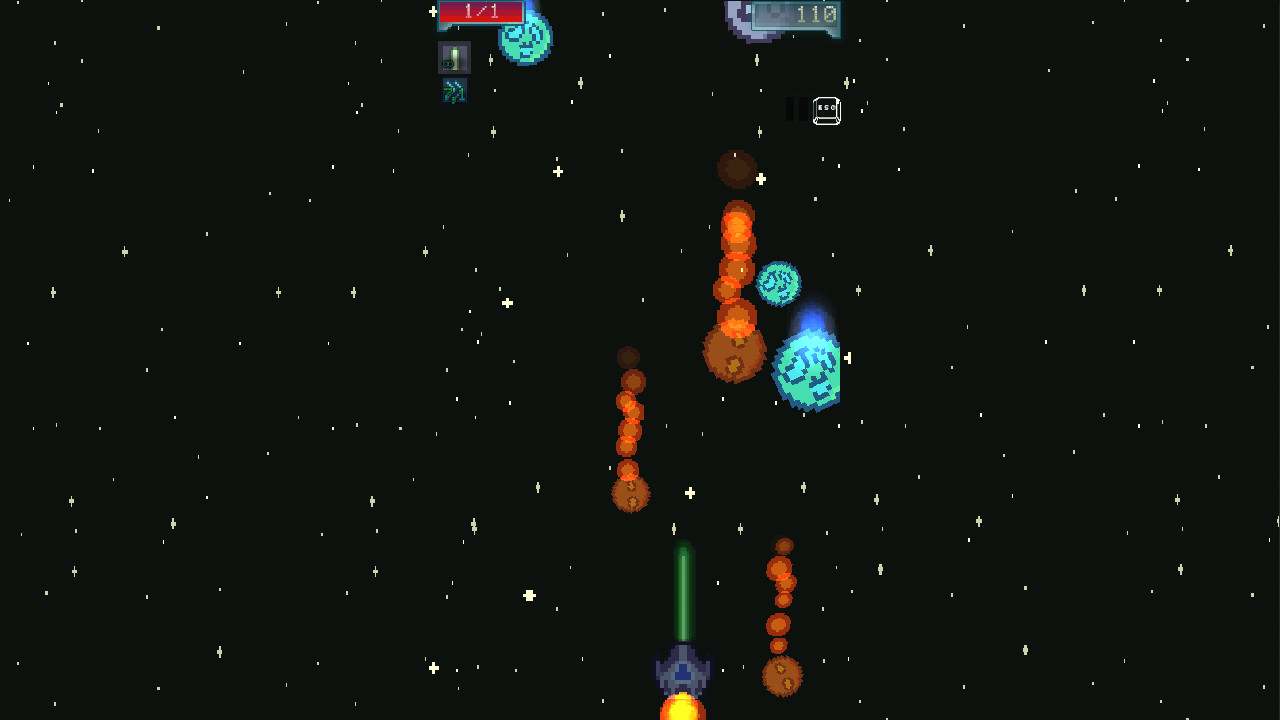Select the green battery item slot
This screenshot has width=1280, height=720.
click(452, 57)
